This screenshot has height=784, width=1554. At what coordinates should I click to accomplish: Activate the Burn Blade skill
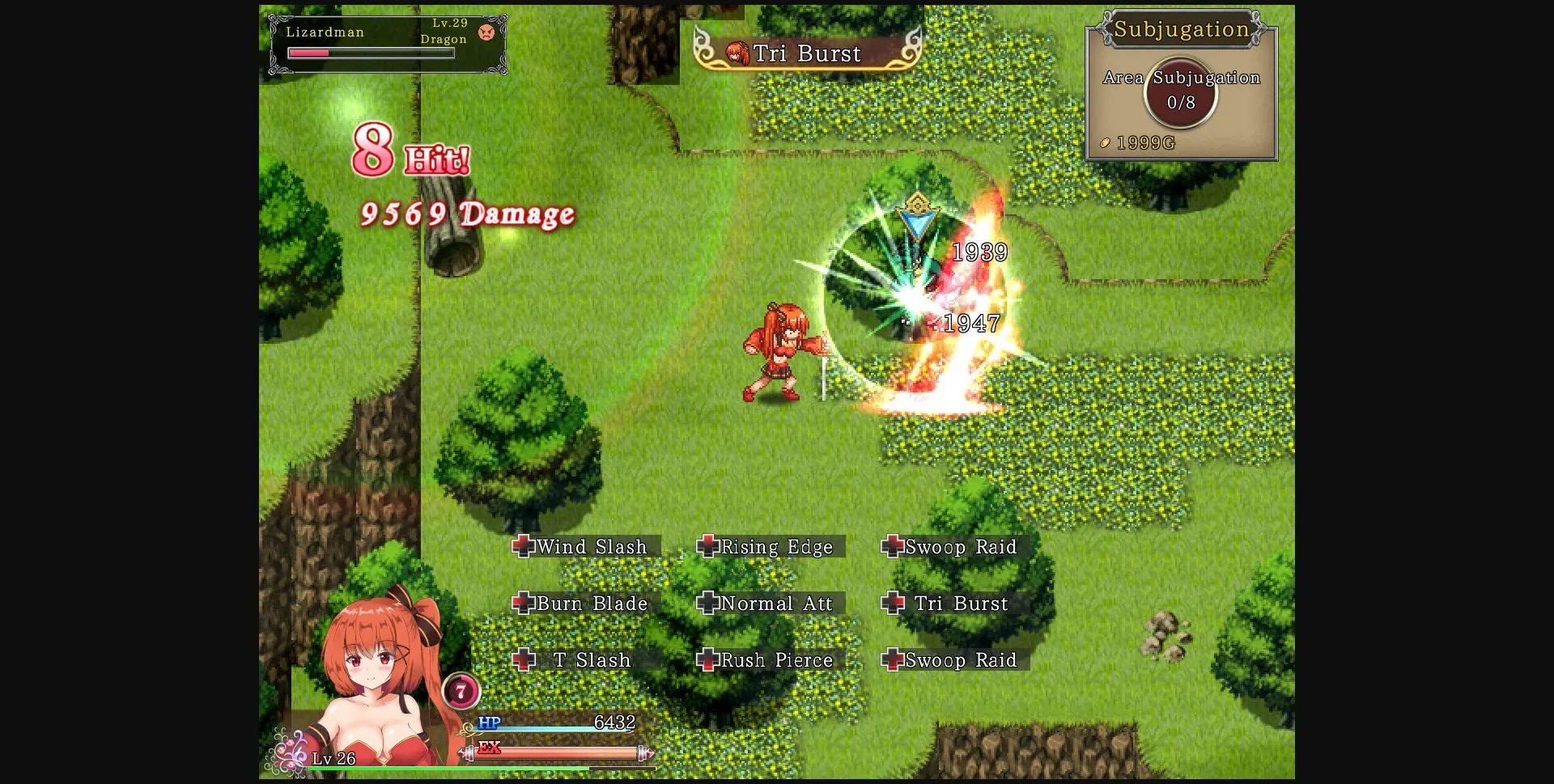(521, 604)
